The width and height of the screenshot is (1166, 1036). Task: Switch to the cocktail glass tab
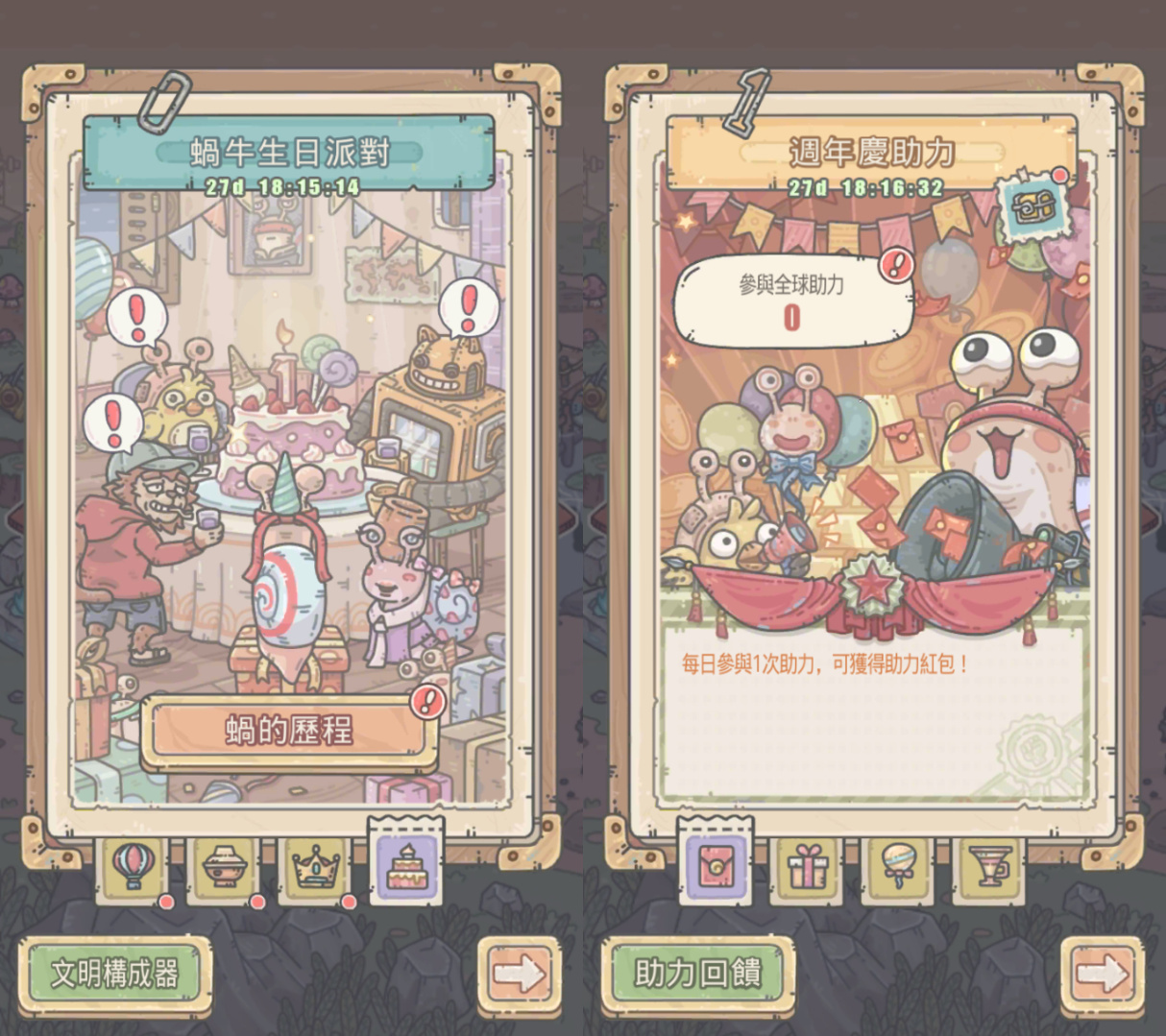pyautogui.click(x=990, y=867)
